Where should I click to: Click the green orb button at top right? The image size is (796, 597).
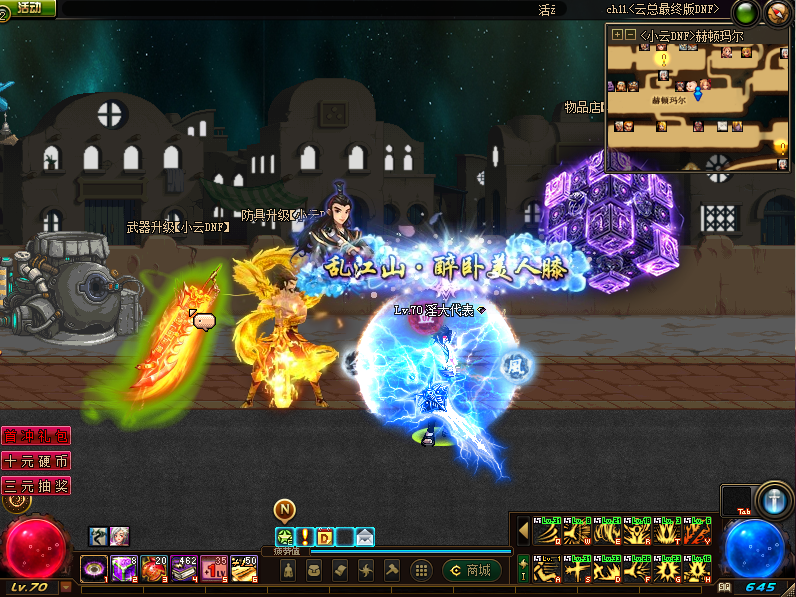point(746,13)
